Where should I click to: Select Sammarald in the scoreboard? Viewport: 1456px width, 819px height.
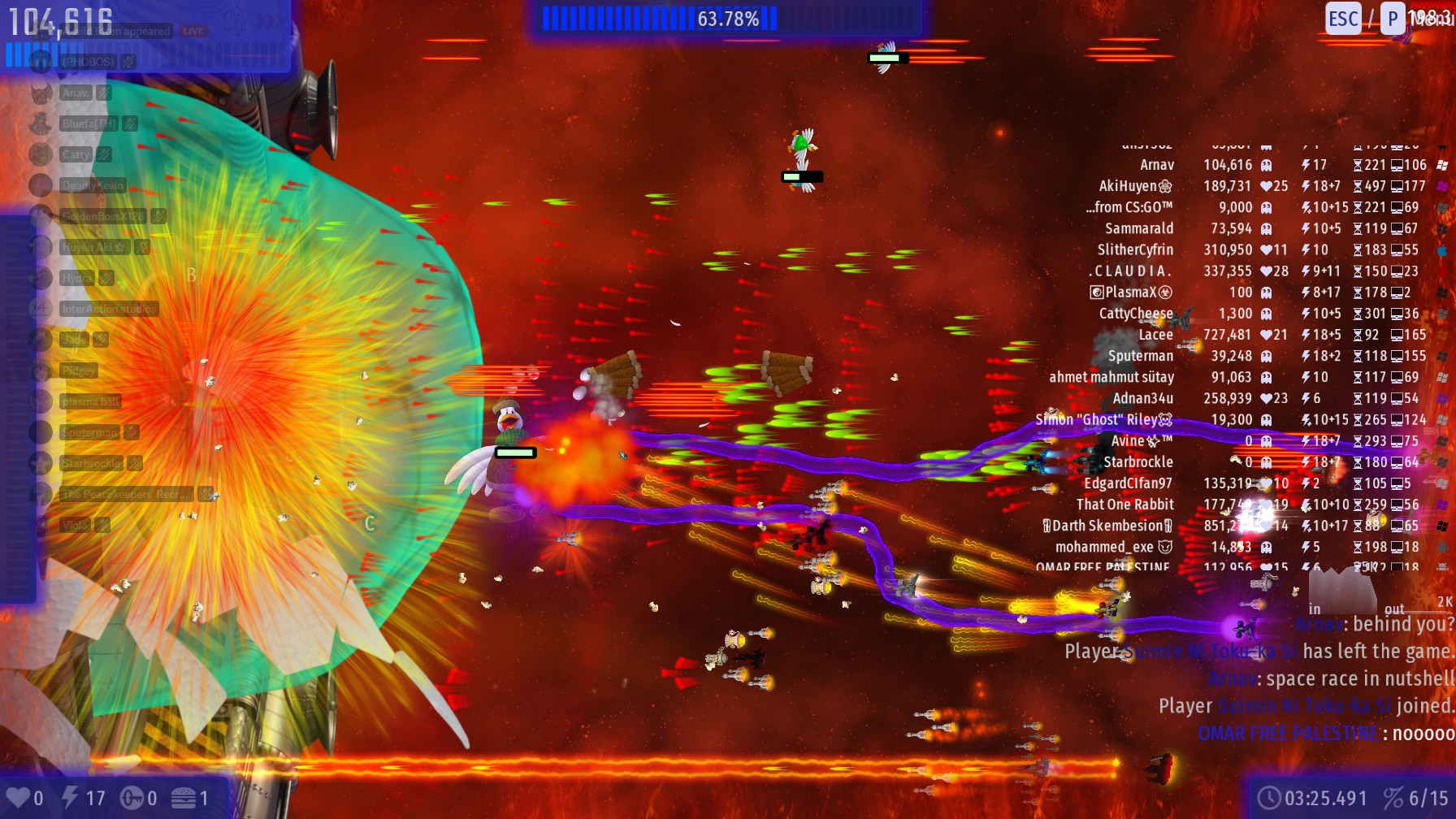click(x=1138, y=228)
